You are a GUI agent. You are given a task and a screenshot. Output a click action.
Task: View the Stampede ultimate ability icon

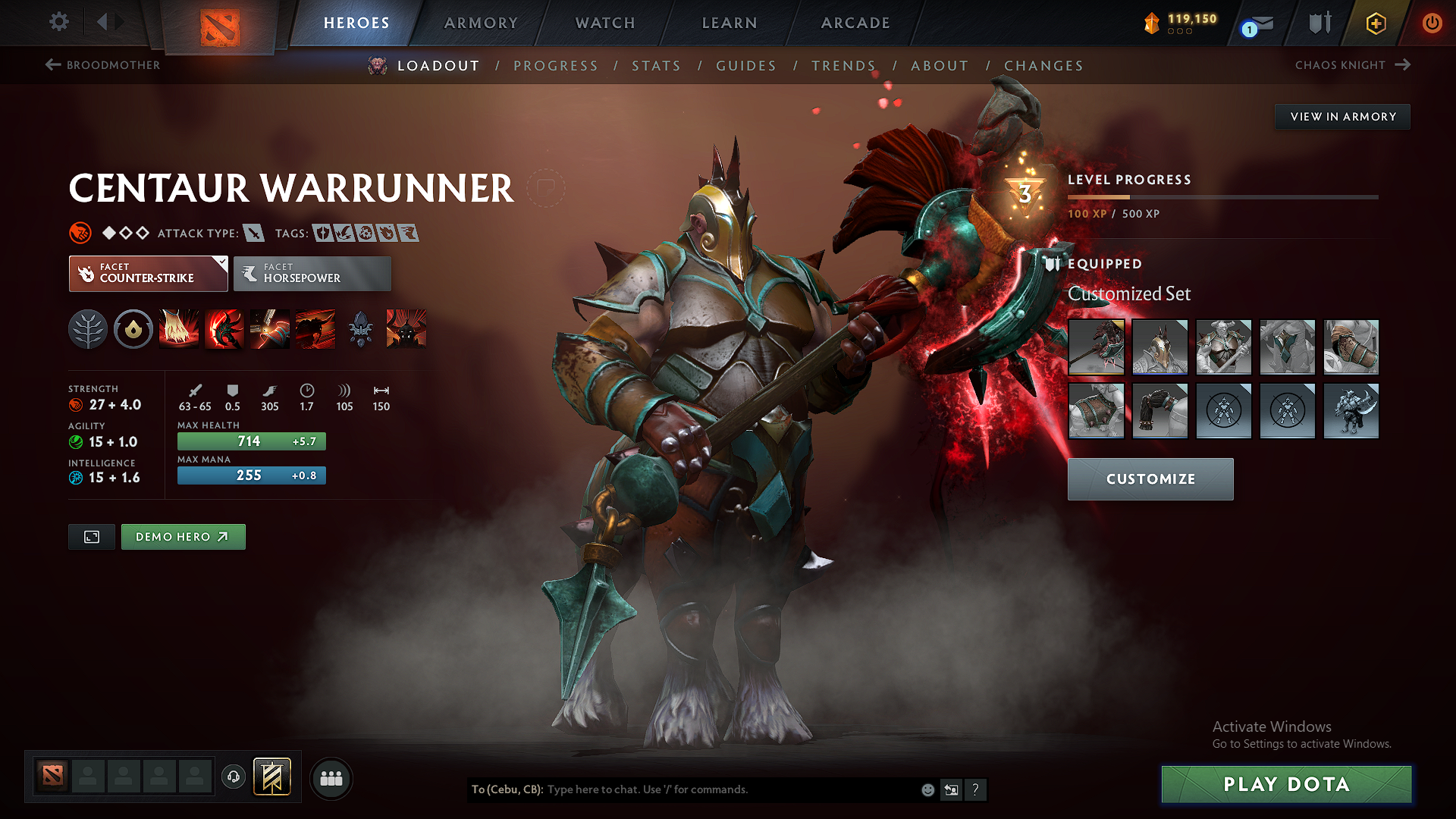click(315, 329)
